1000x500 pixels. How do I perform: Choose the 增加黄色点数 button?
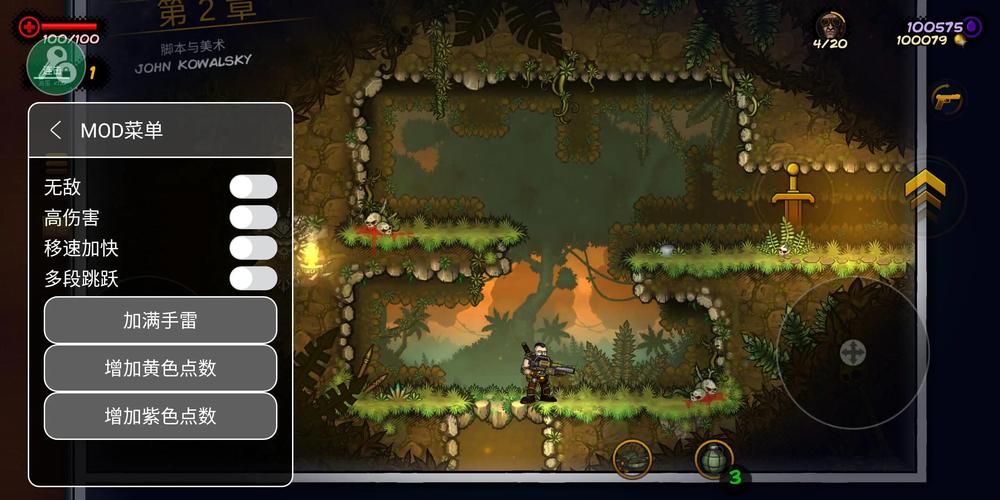click(x=160, y=368)
